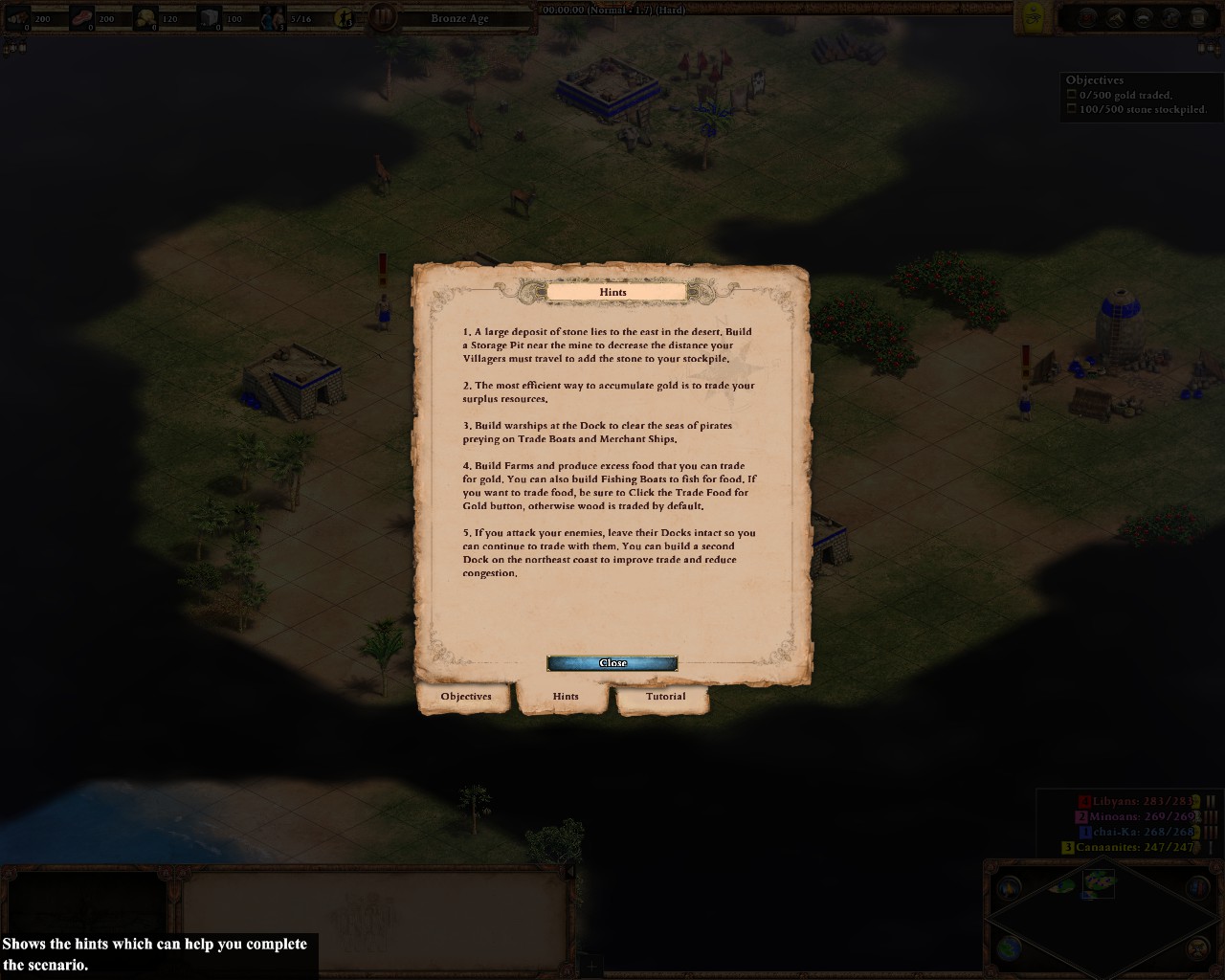Image resolution: width=1225 pixels, height=980 pixels.
Task: Click the globe button beside the minimap
Action: [1009, 948]
